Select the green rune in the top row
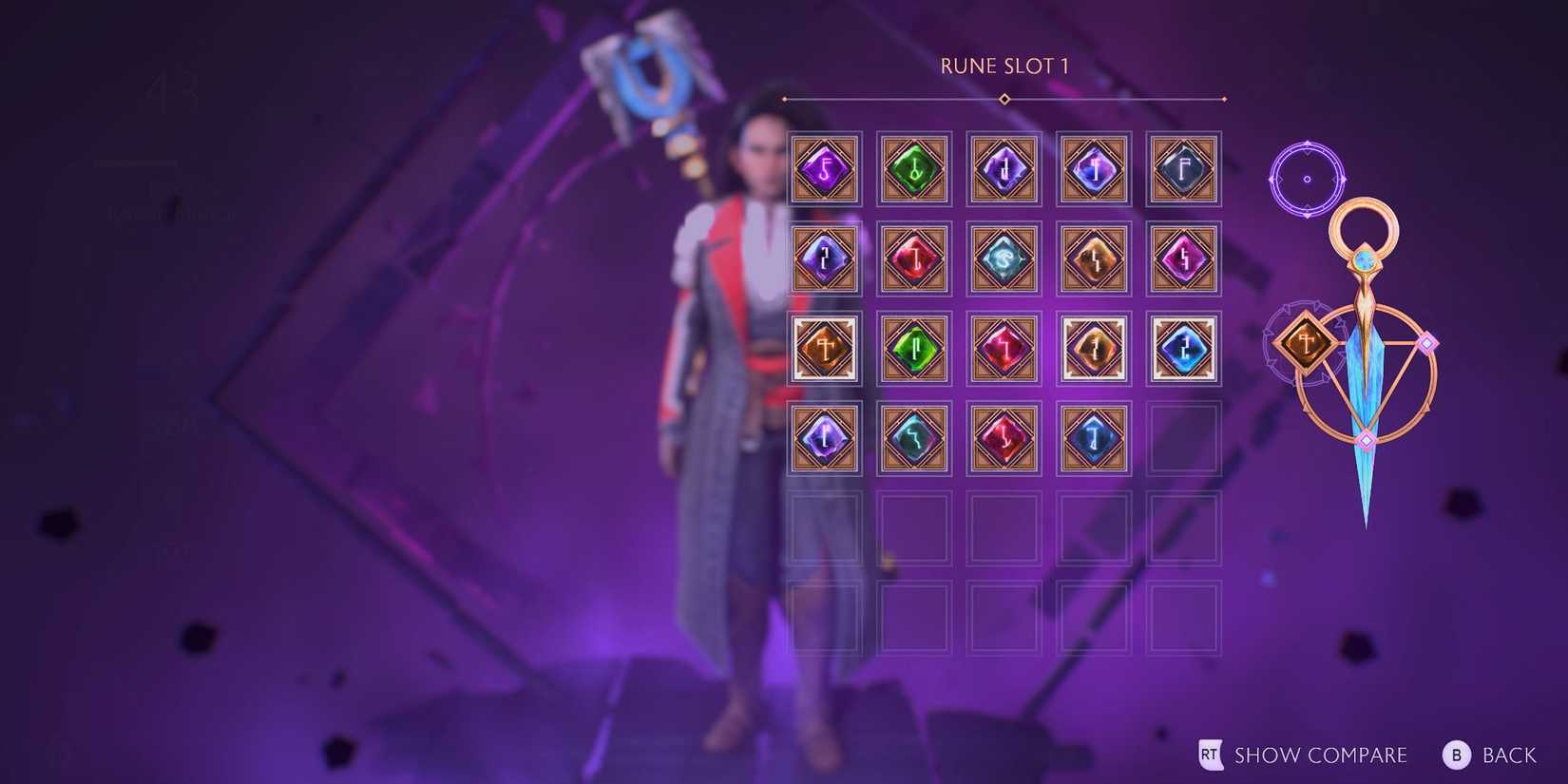The image size is (1568, 784). [x=914, y=169]
